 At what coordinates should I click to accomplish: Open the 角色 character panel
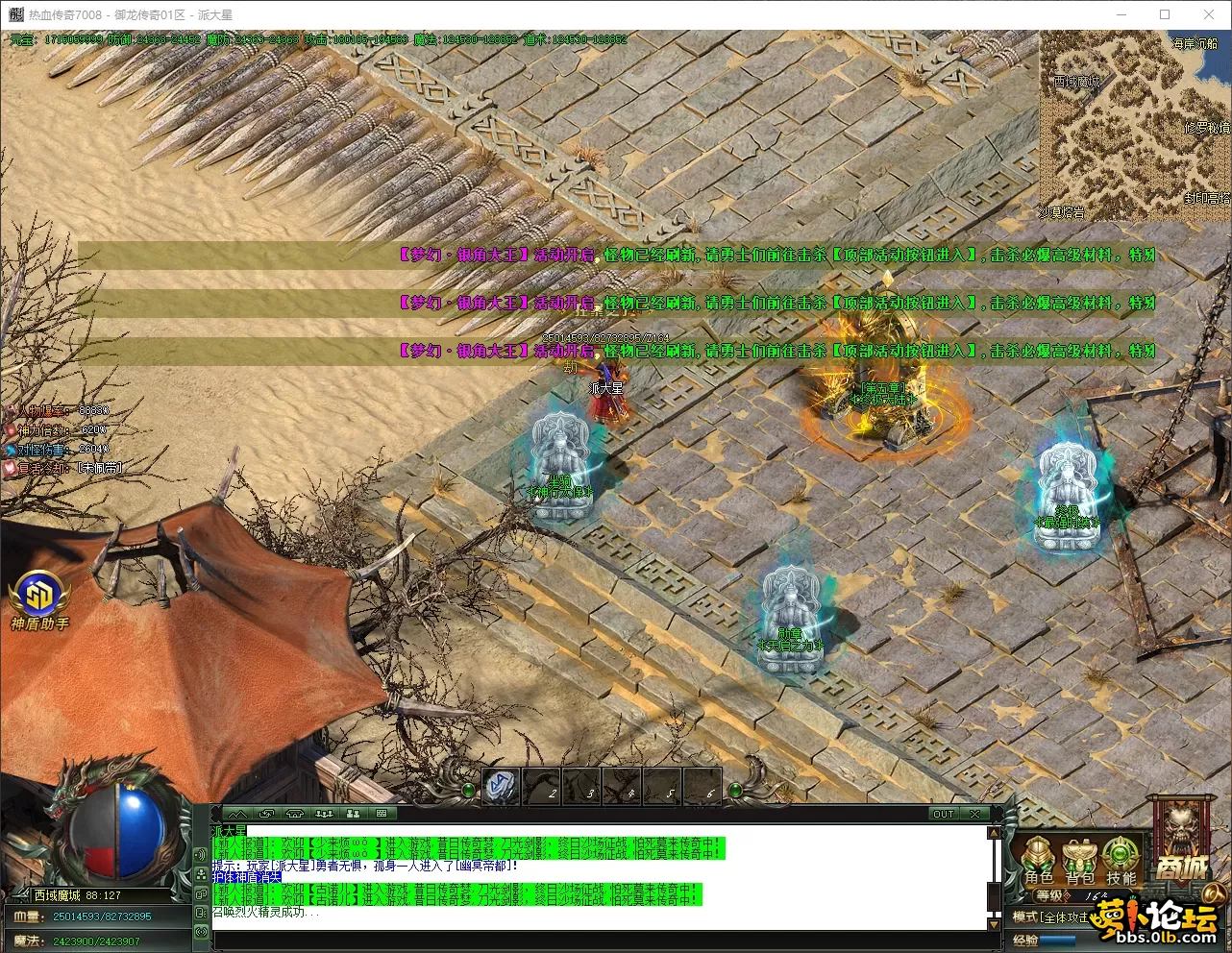(1039, 860)
